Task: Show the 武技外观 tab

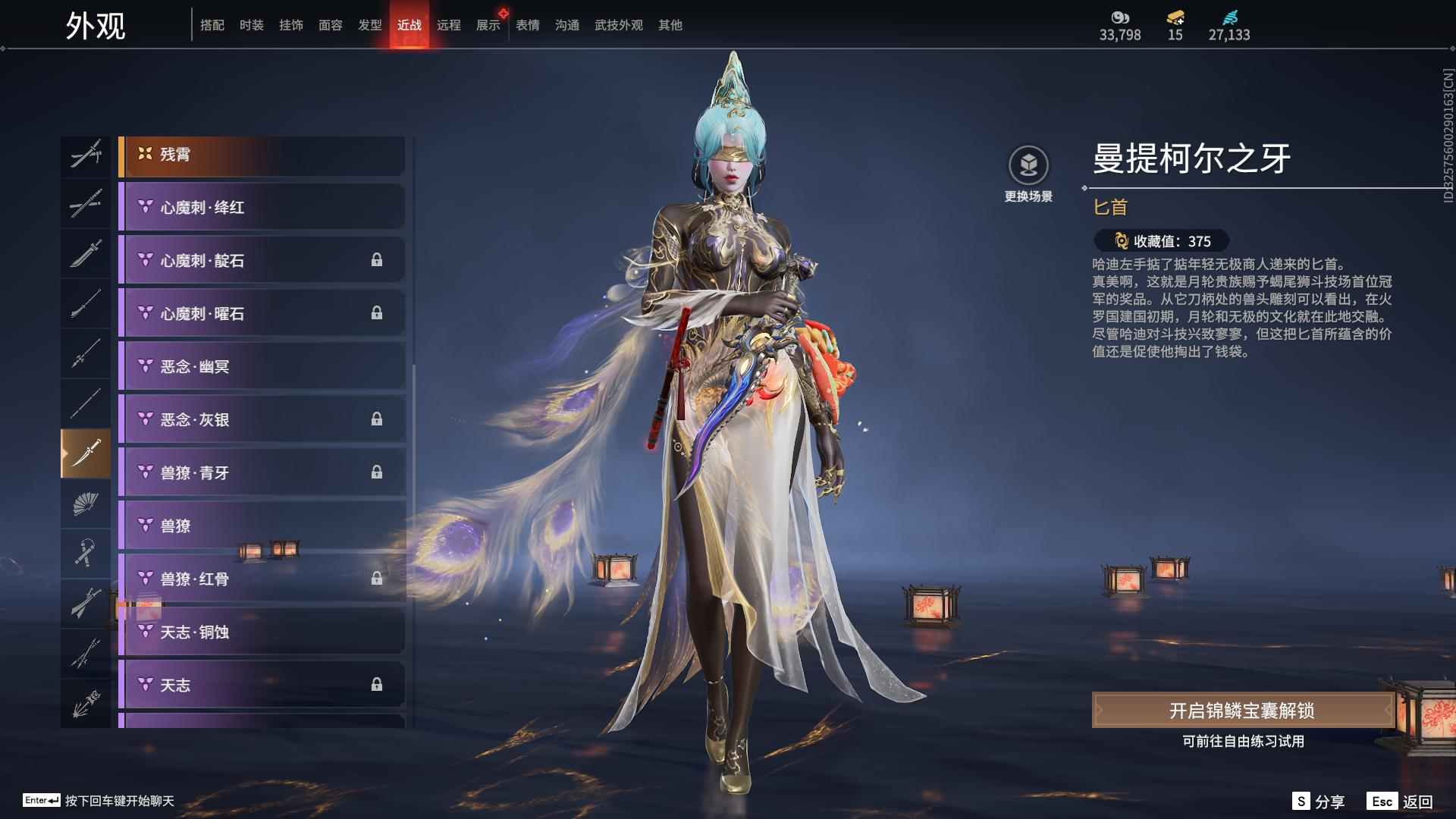Action: coord(618,25)
